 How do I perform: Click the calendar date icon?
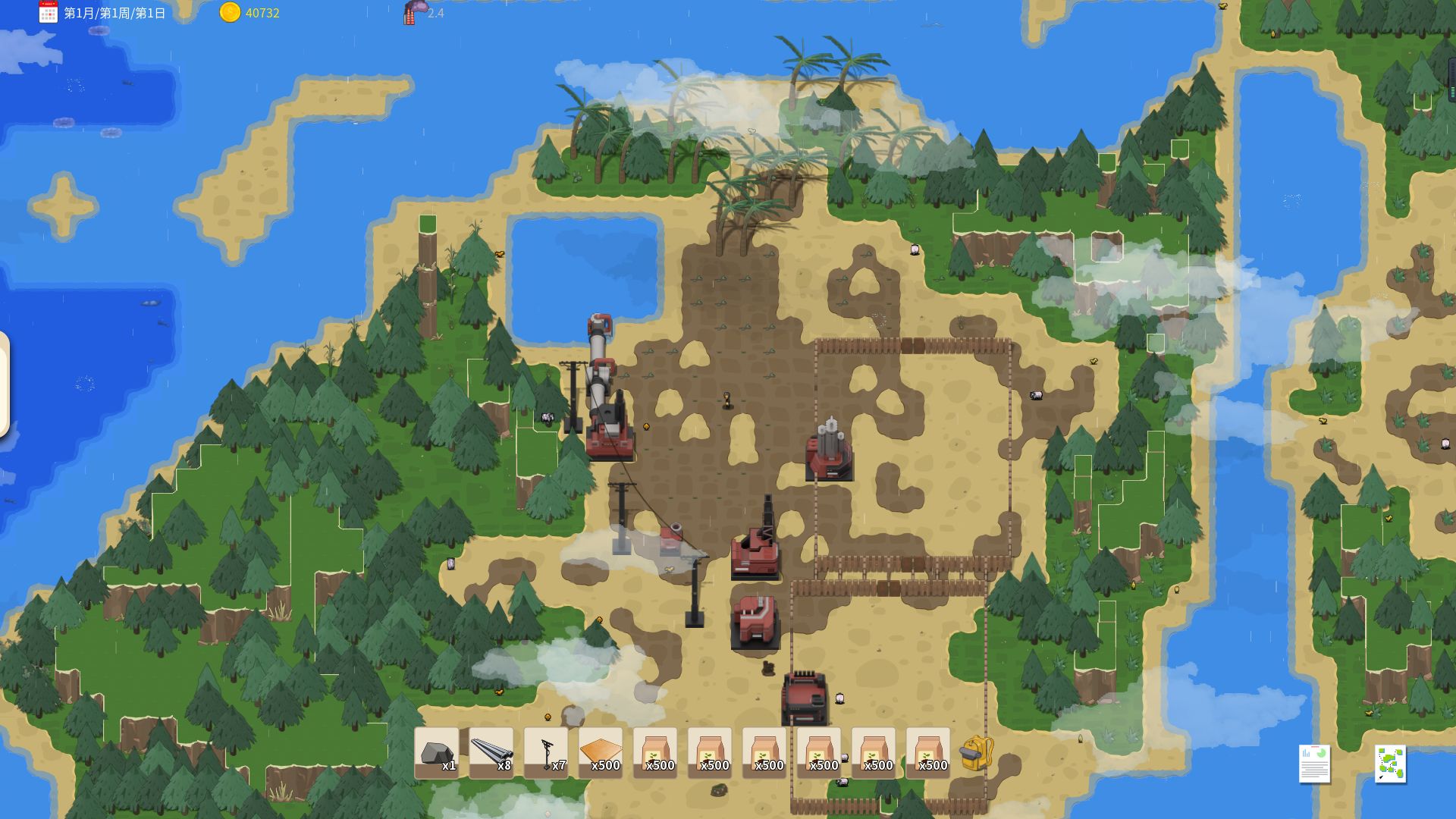pos(48,12)
